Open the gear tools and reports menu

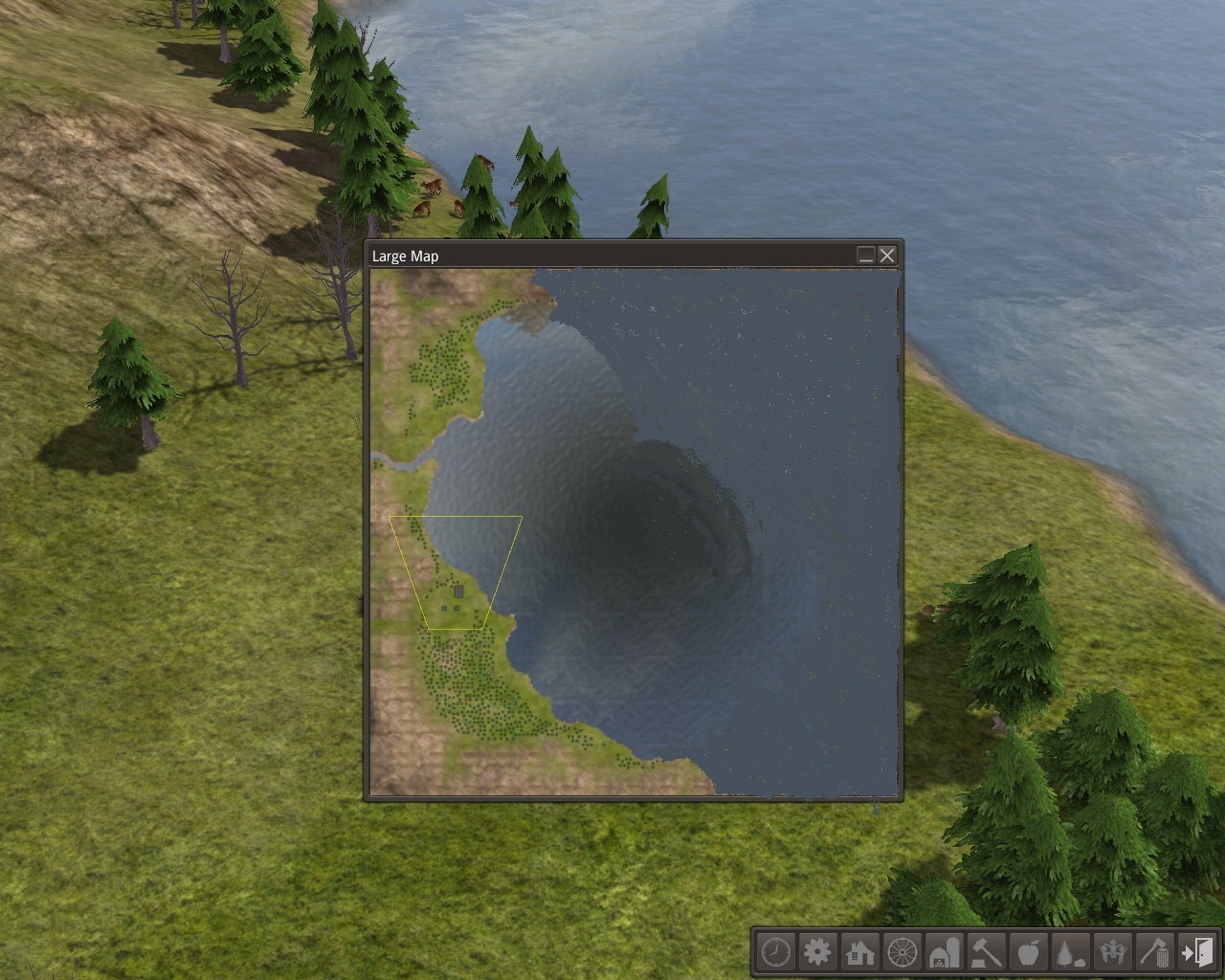tap(818, 952)
